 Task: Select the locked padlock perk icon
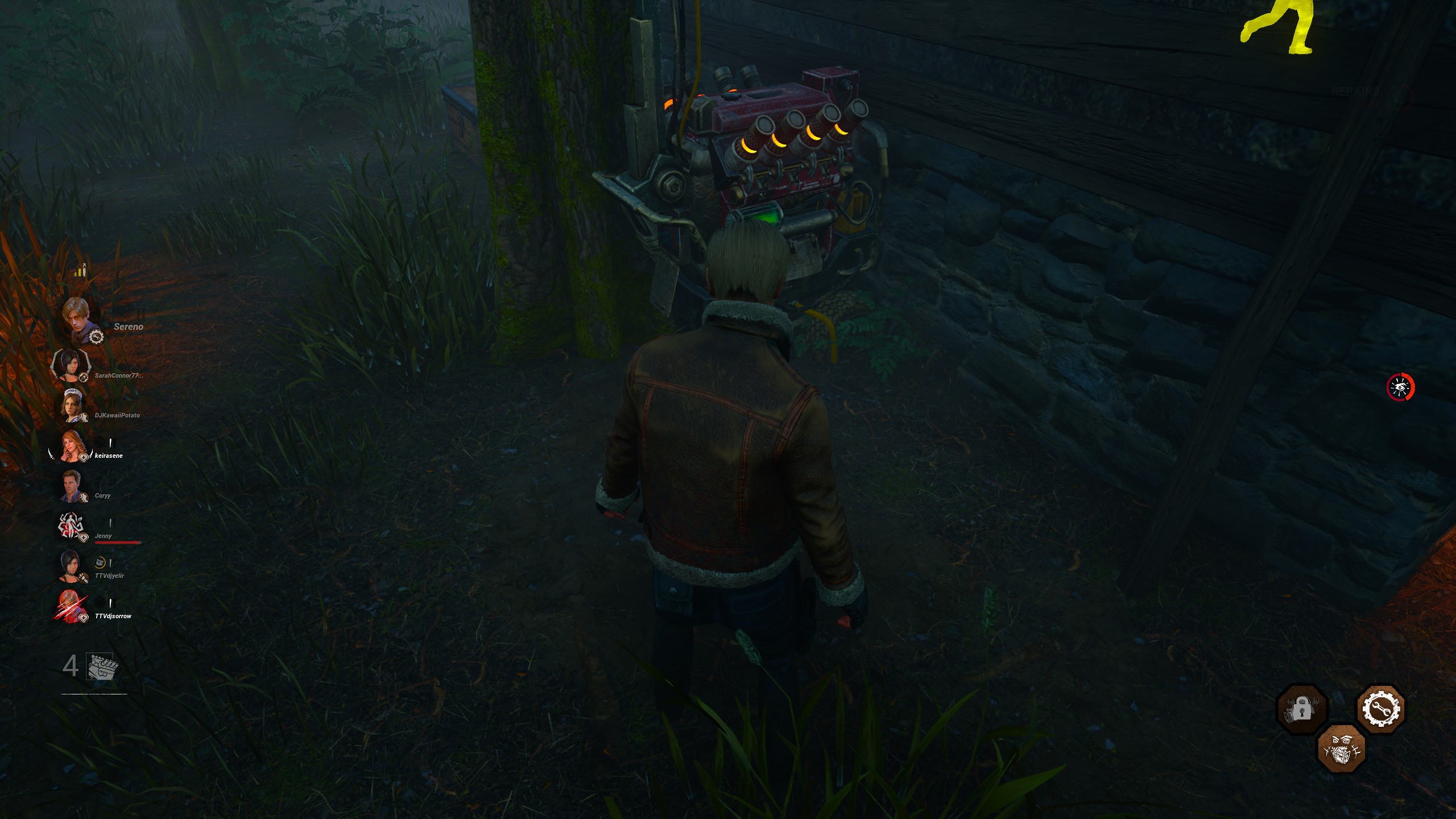[1302, 709]
